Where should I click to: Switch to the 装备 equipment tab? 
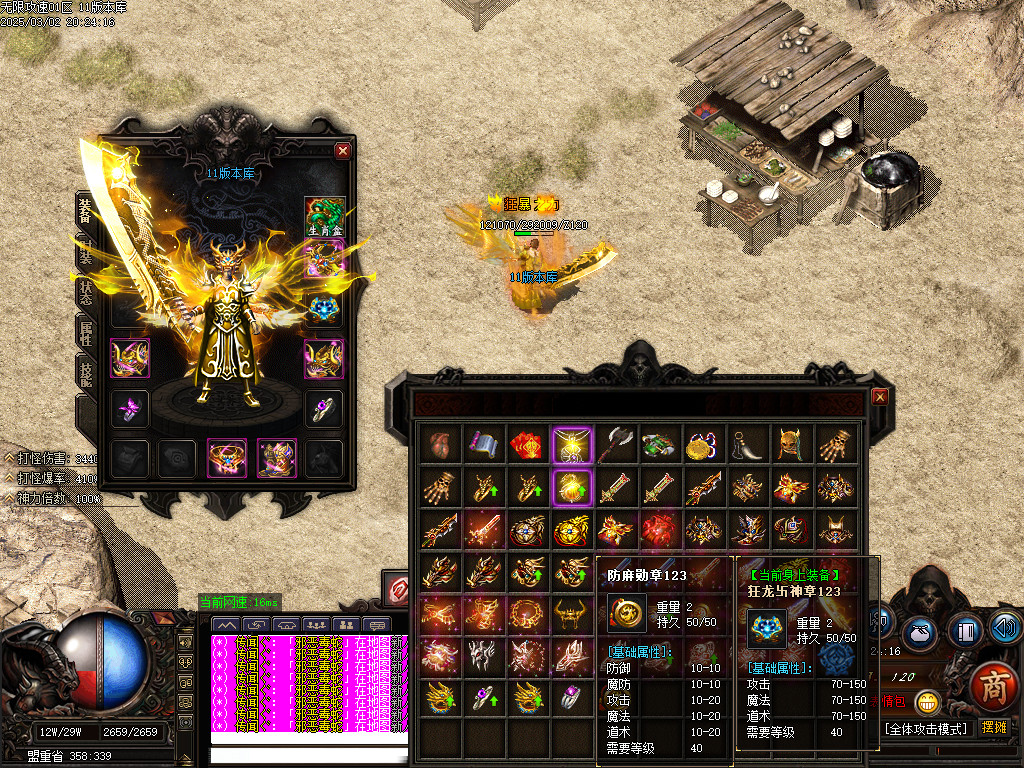tap(86, 211)
